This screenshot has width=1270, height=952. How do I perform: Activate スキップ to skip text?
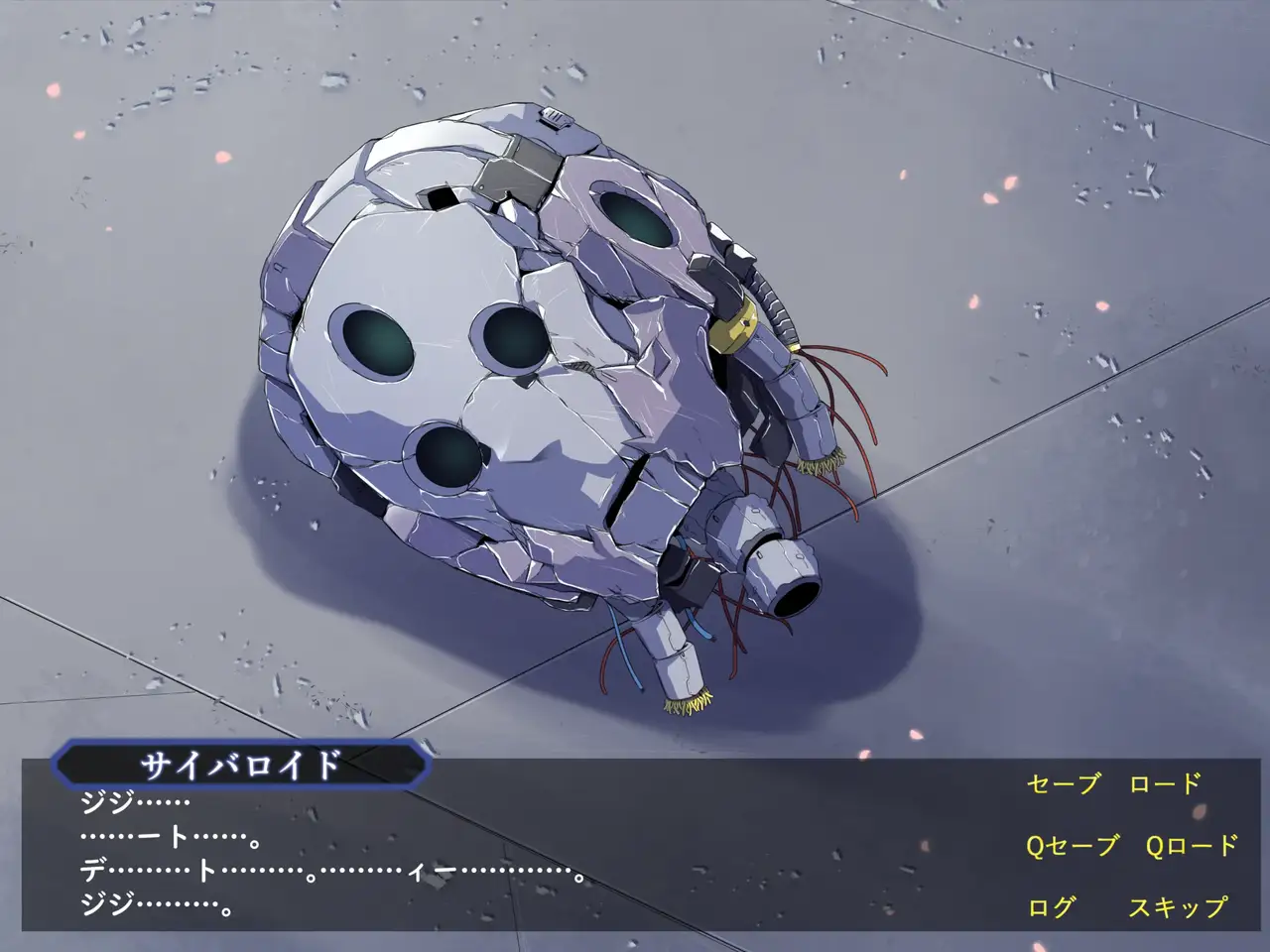pos(1177,907)
